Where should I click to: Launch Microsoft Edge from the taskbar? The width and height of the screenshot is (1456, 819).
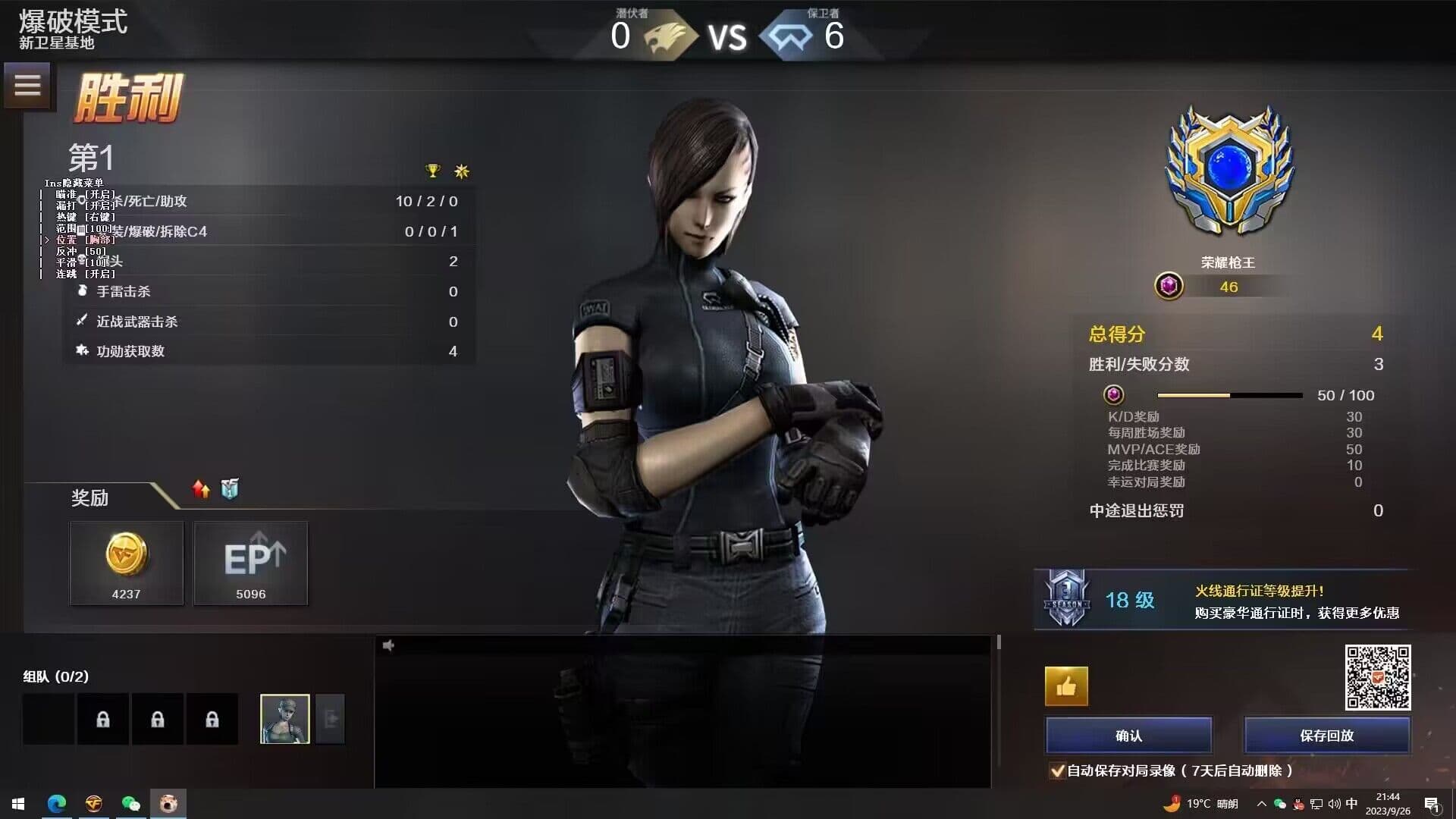click(x=57, y=804)
